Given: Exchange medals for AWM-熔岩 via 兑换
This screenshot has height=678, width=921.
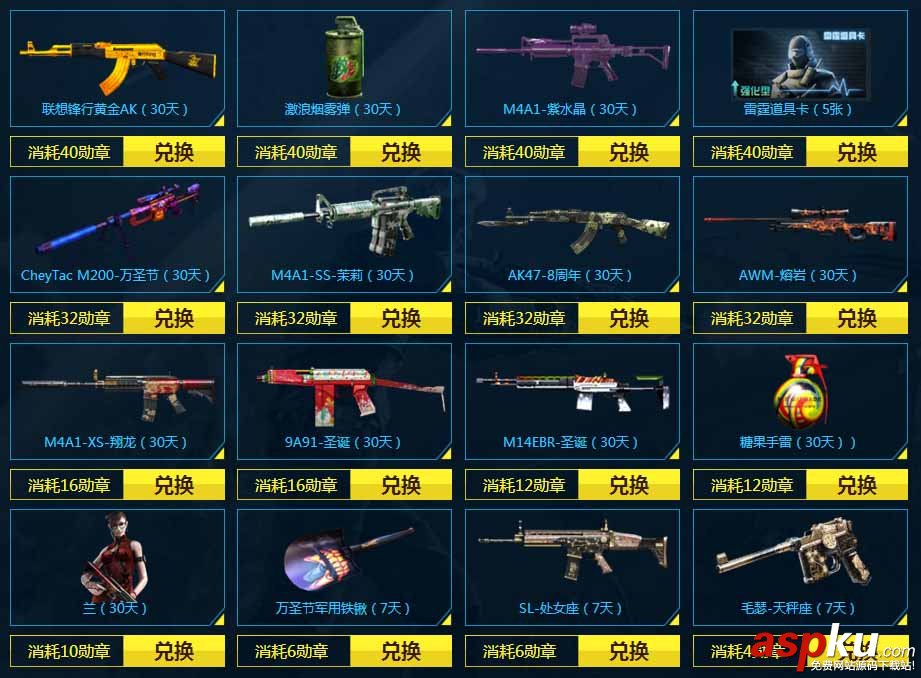Looking at the screenshot, I should click(x=857, y=318).
